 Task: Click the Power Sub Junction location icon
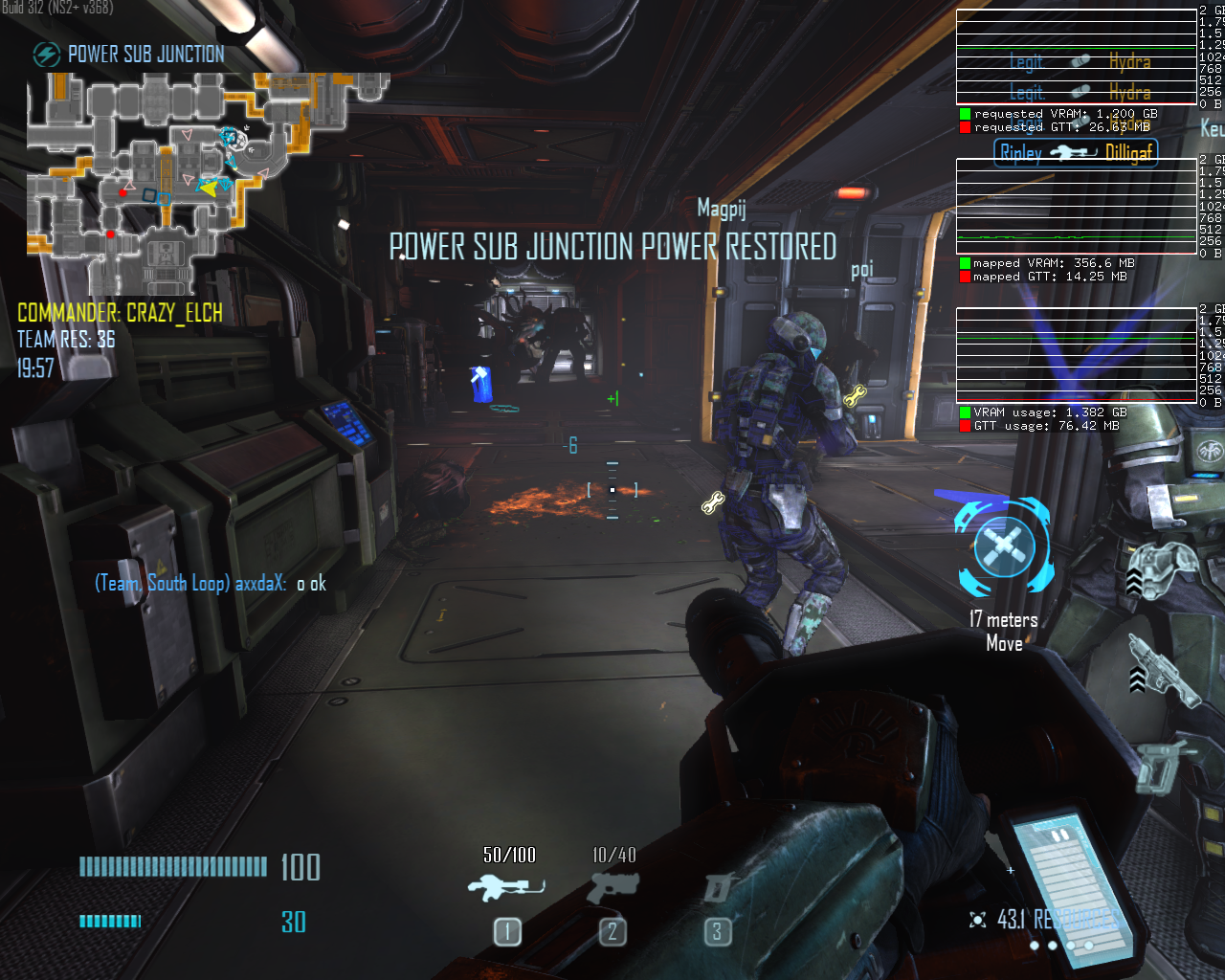pos(46,55)
